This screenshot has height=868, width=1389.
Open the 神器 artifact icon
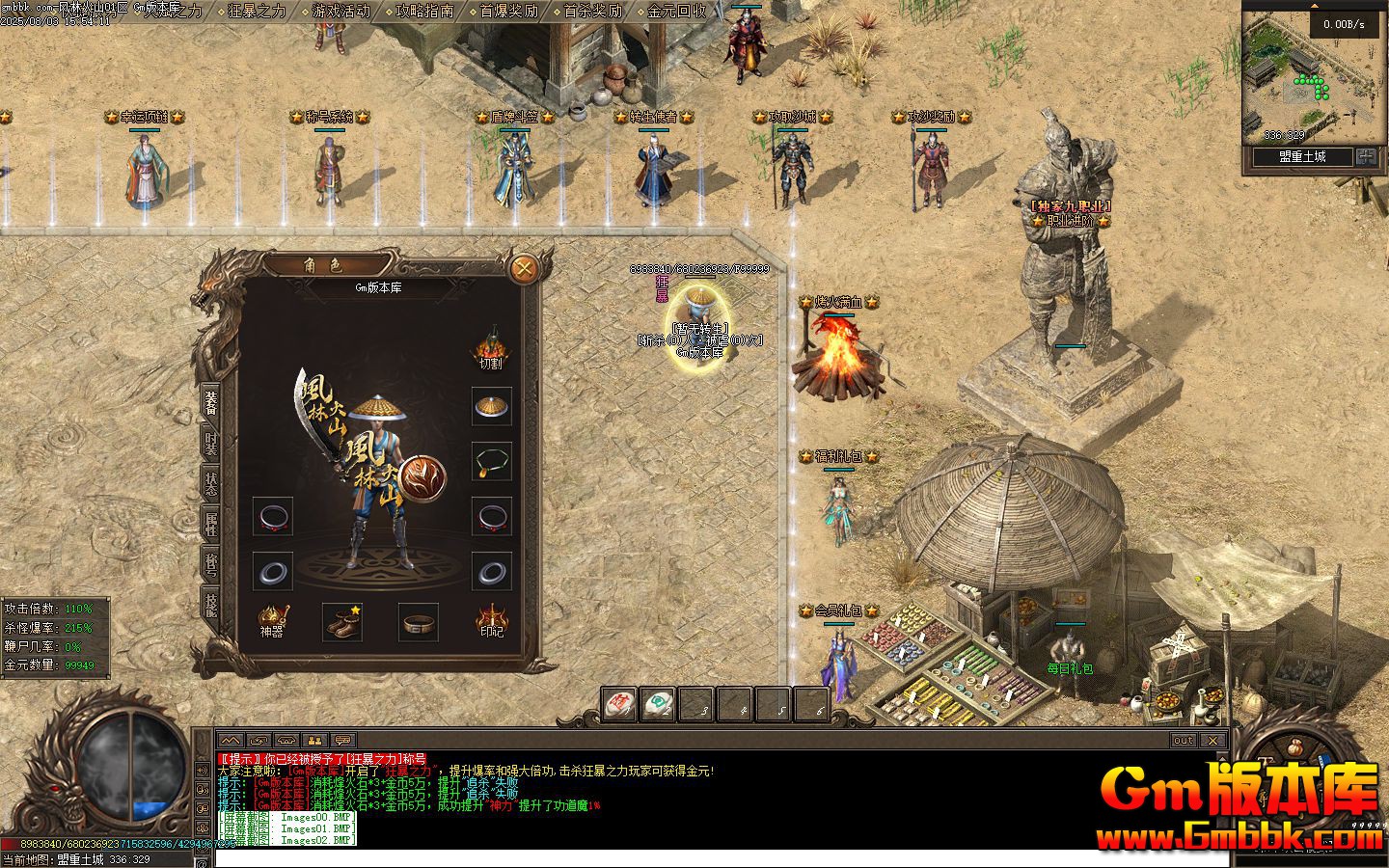click(272, 620)
